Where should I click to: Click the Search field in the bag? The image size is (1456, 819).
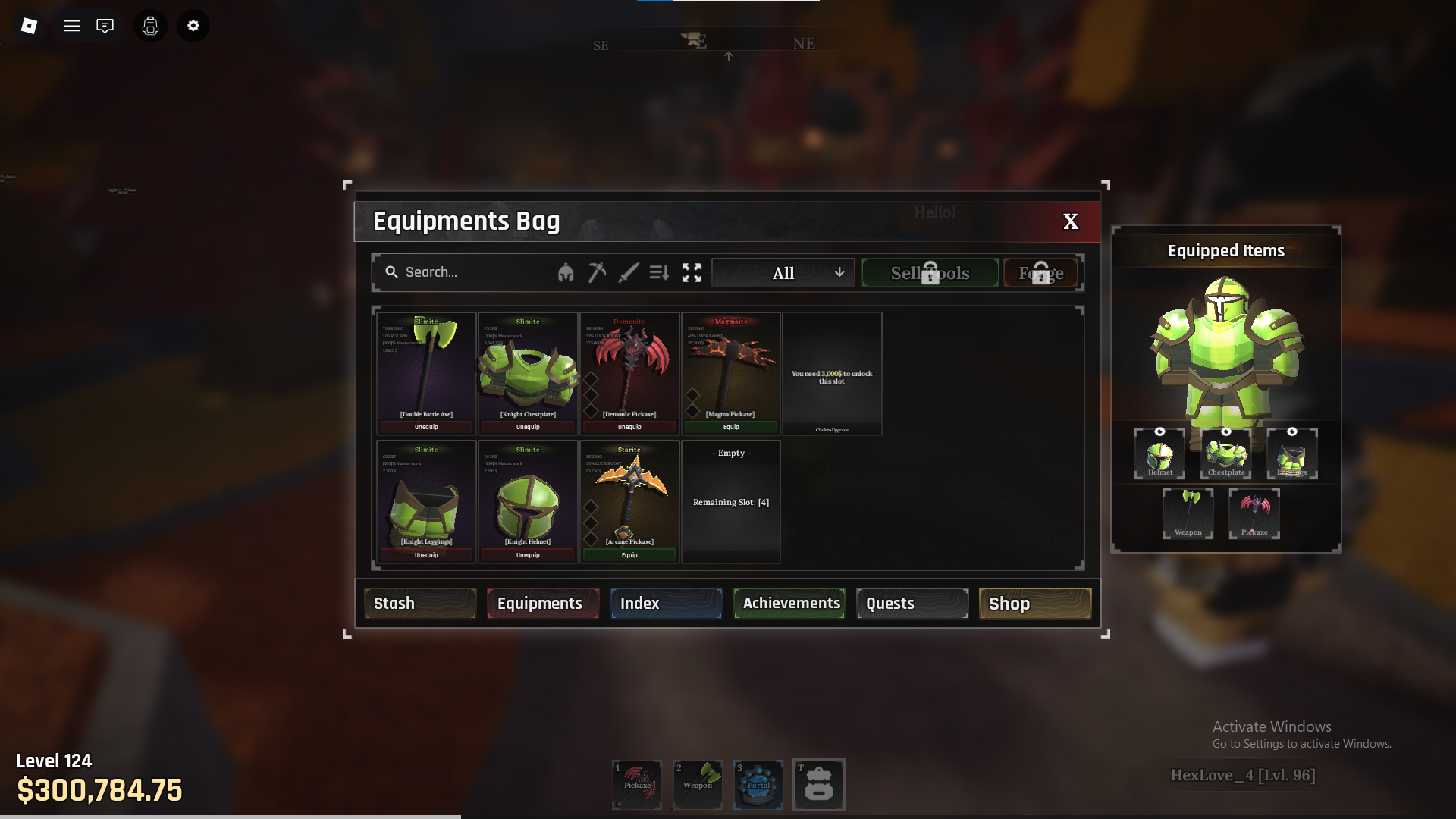pos(470,272)
